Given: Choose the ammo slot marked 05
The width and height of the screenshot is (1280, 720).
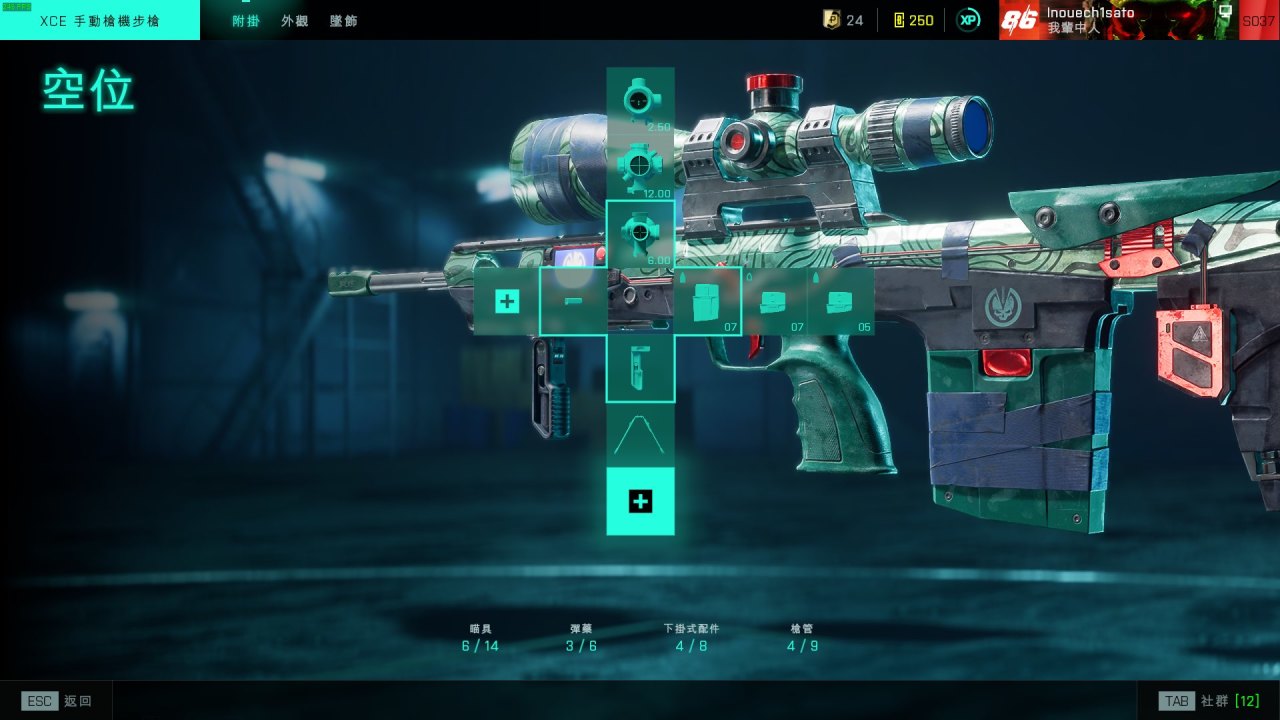Looking at the screenshot, I should [x=841, y=301].
